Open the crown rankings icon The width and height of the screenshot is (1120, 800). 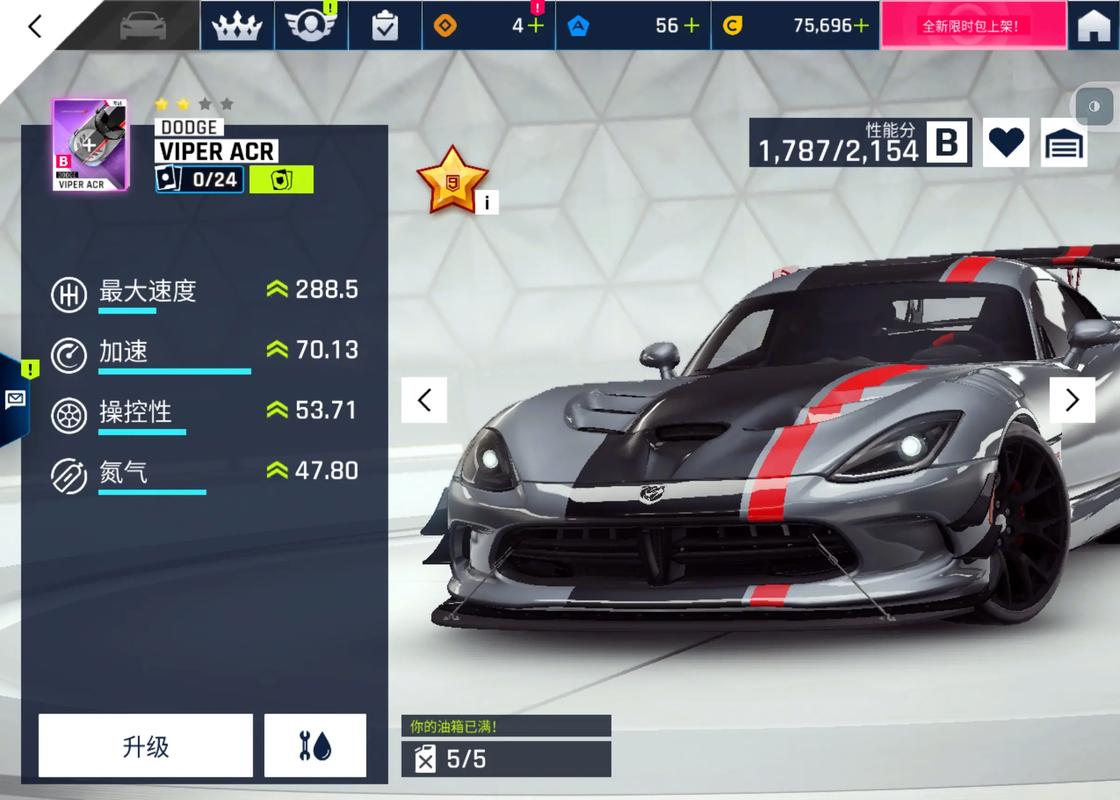pyautogui.click(x=239, y=26)
